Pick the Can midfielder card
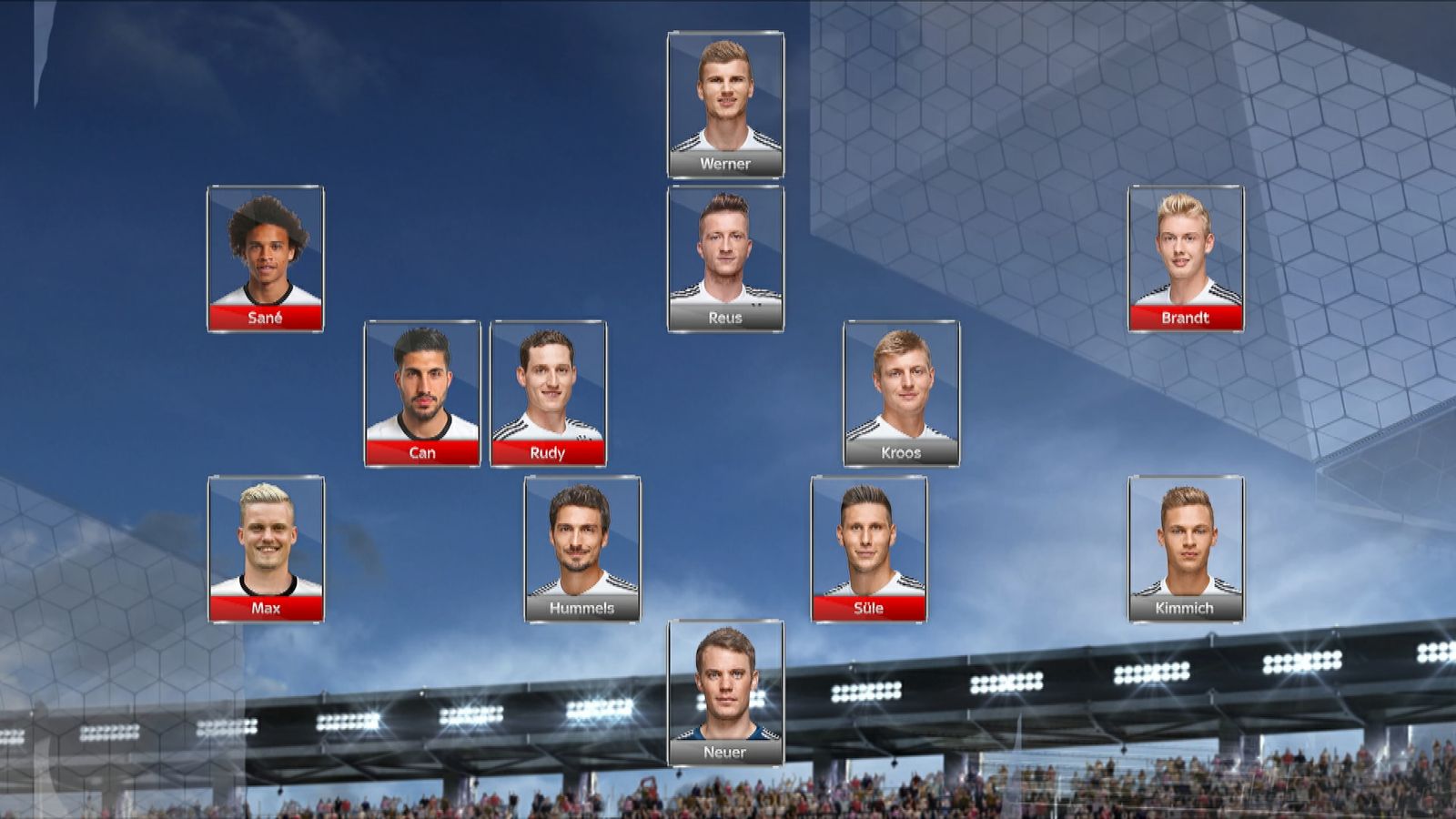The width and height of the screenshot is (1456, 819). click(422, 393)
